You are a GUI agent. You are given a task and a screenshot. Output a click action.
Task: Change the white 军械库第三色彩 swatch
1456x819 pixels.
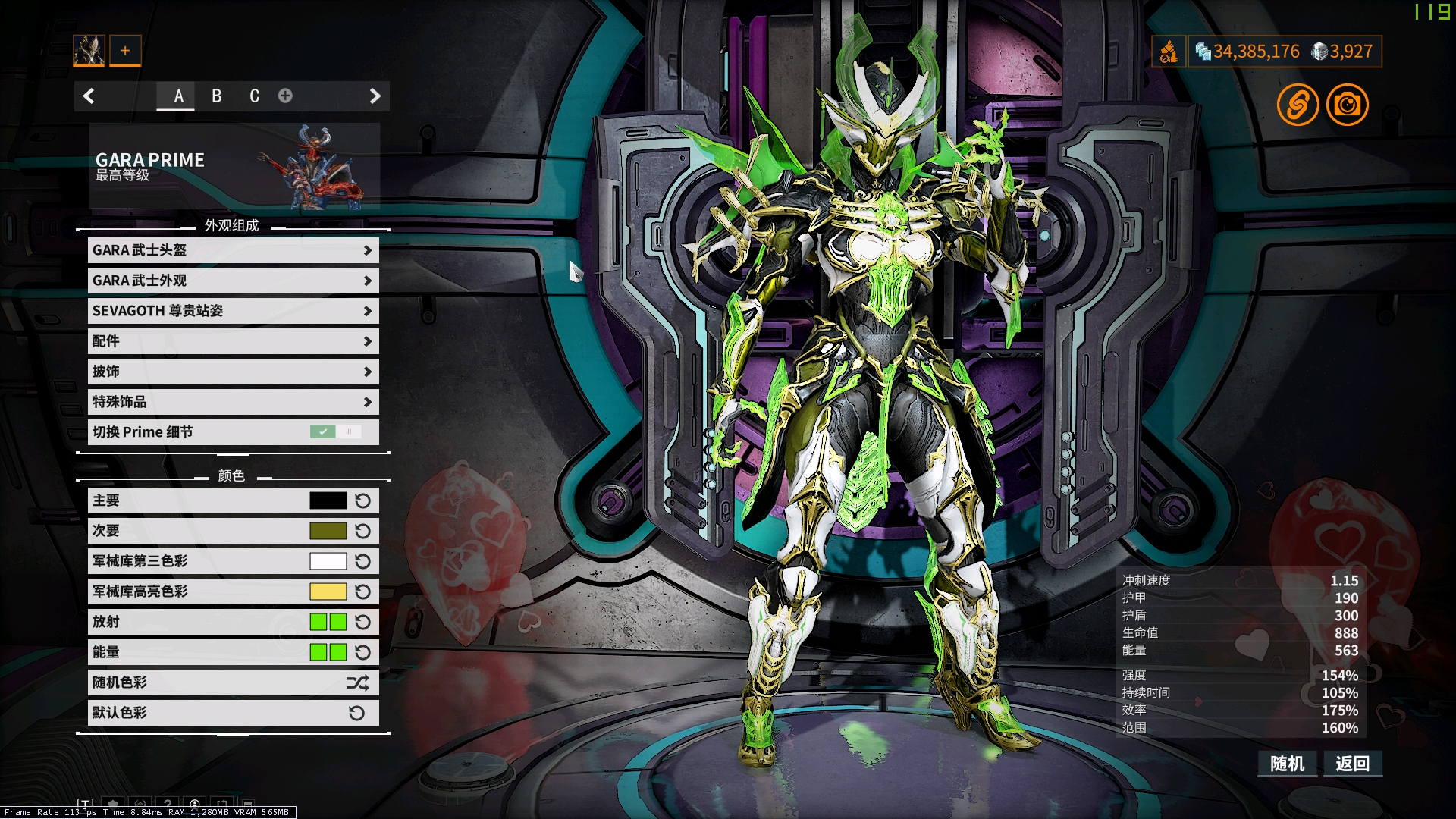click(x=328, y=561)
